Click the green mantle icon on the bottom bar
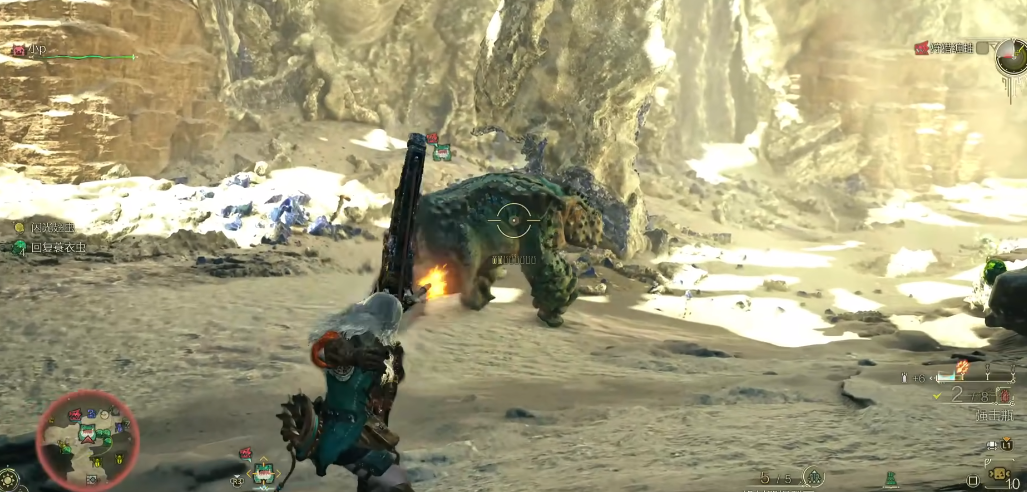 (x=890, y=480)
